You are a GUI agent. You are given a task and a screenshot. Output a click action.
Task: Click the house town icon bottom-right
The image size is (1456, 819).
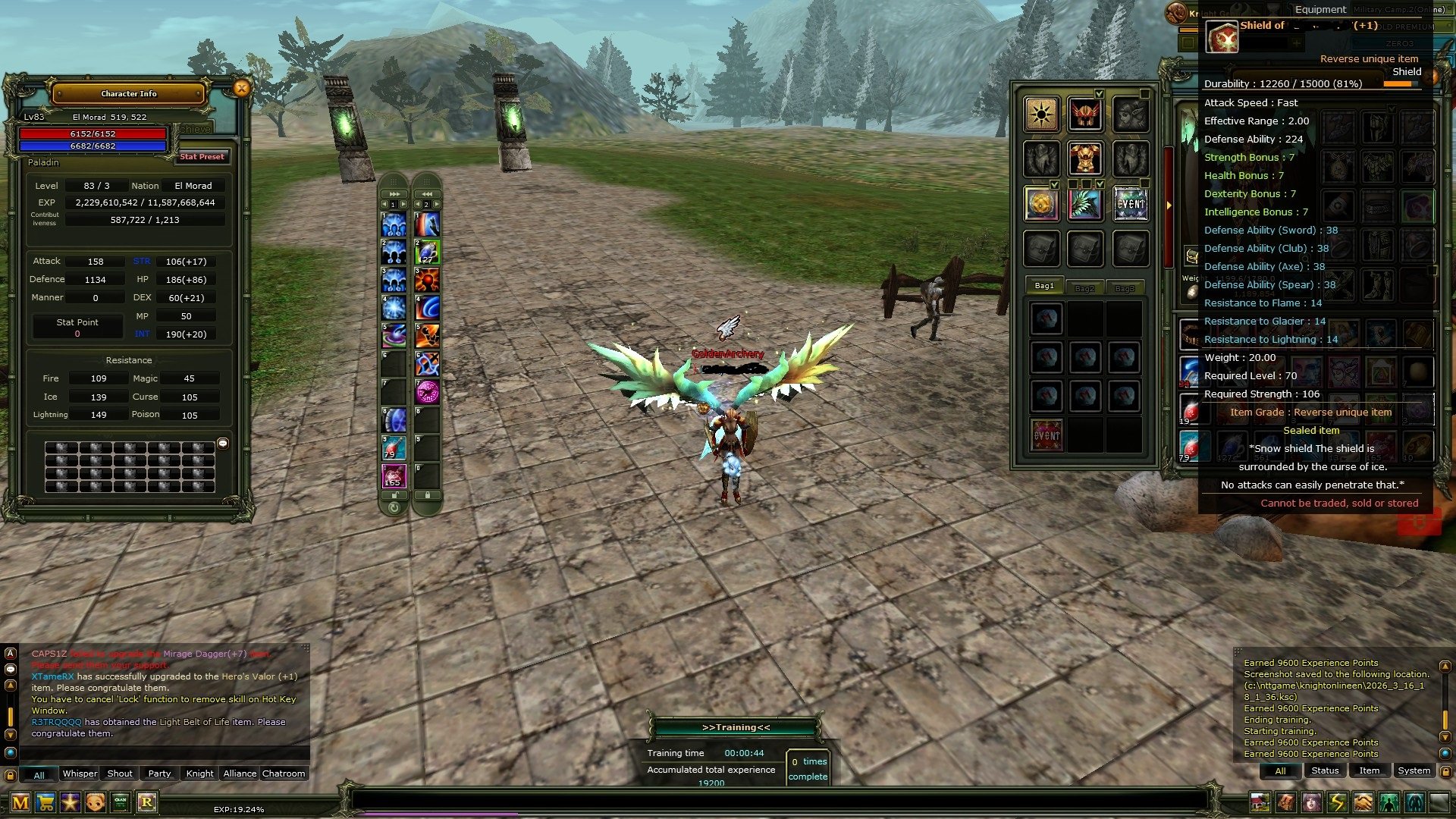tap(1260, 801)
